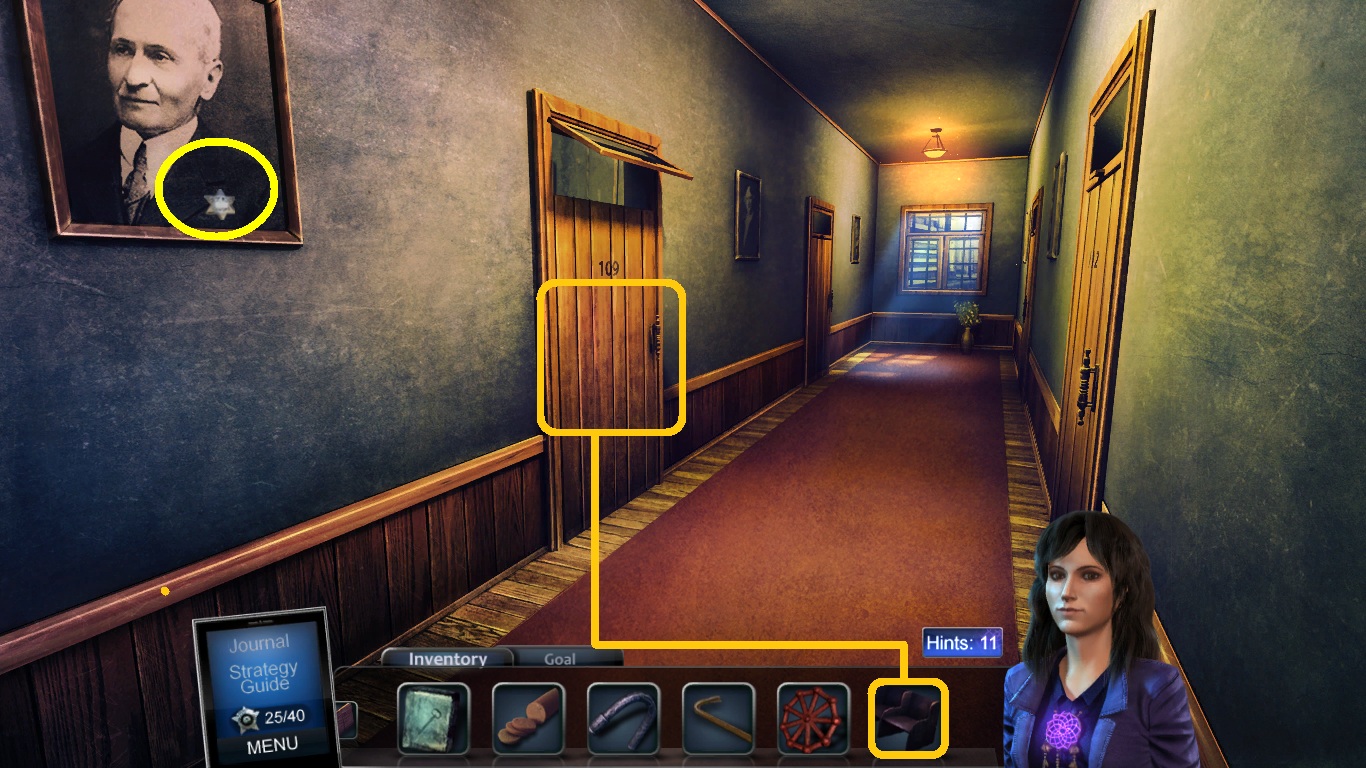1366x768 pixels.
Task: Select the armchair item in the inventory
Action: click(907, 718)
